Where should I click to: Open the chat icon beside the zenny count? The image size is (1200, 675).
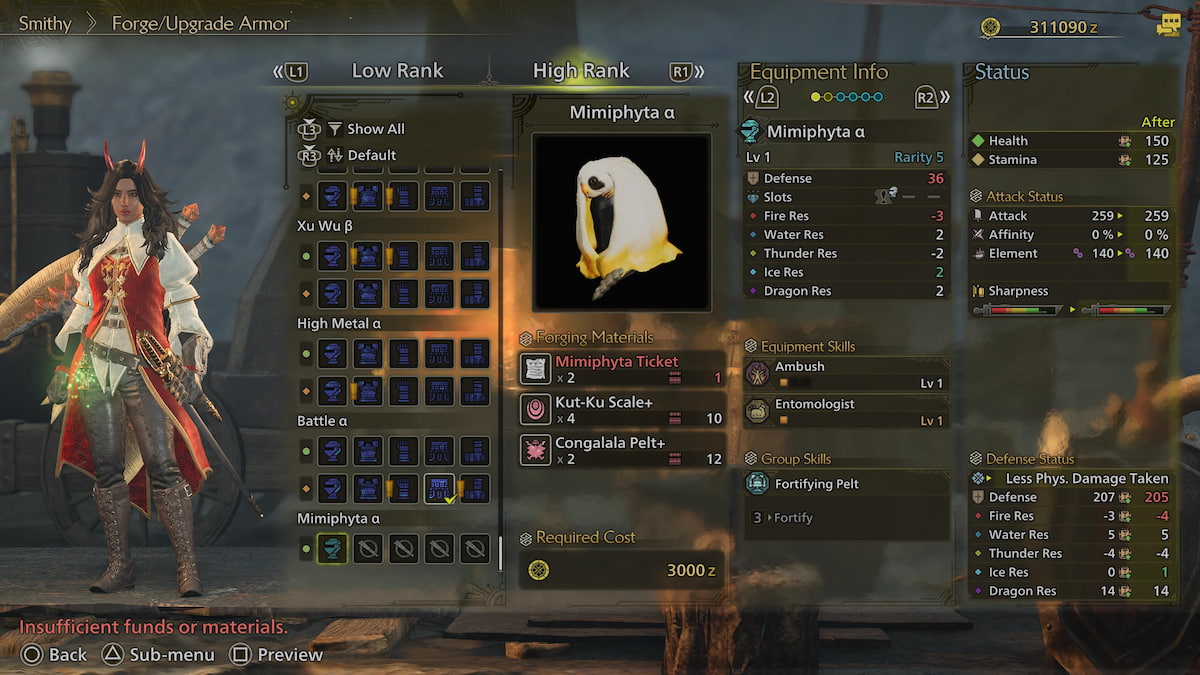tap(1168, 26)
